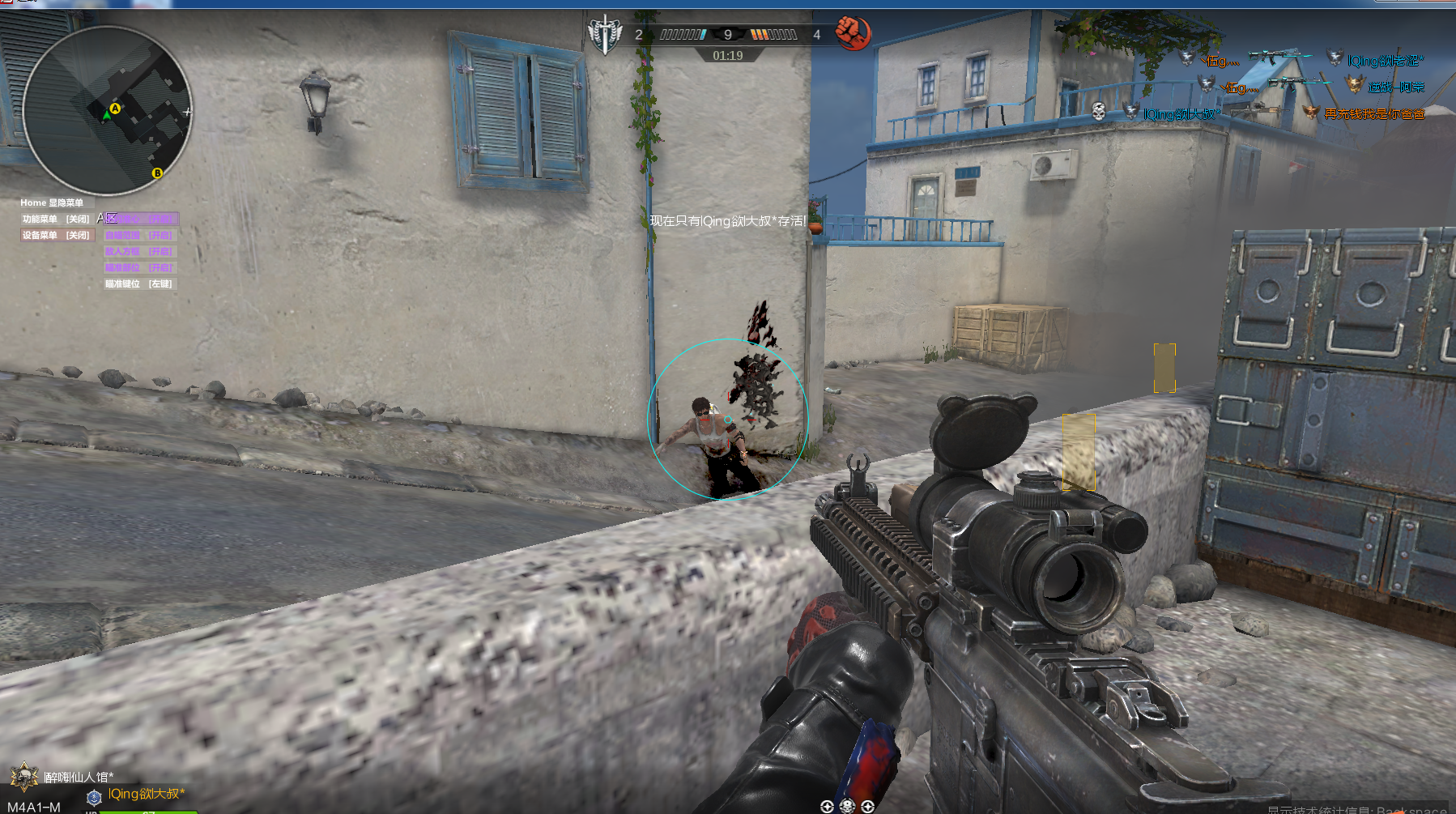
Task: Click the blue rank emblem beside IQing欲l大叔*
Action: pyautogui.click(x=94, y=797)
